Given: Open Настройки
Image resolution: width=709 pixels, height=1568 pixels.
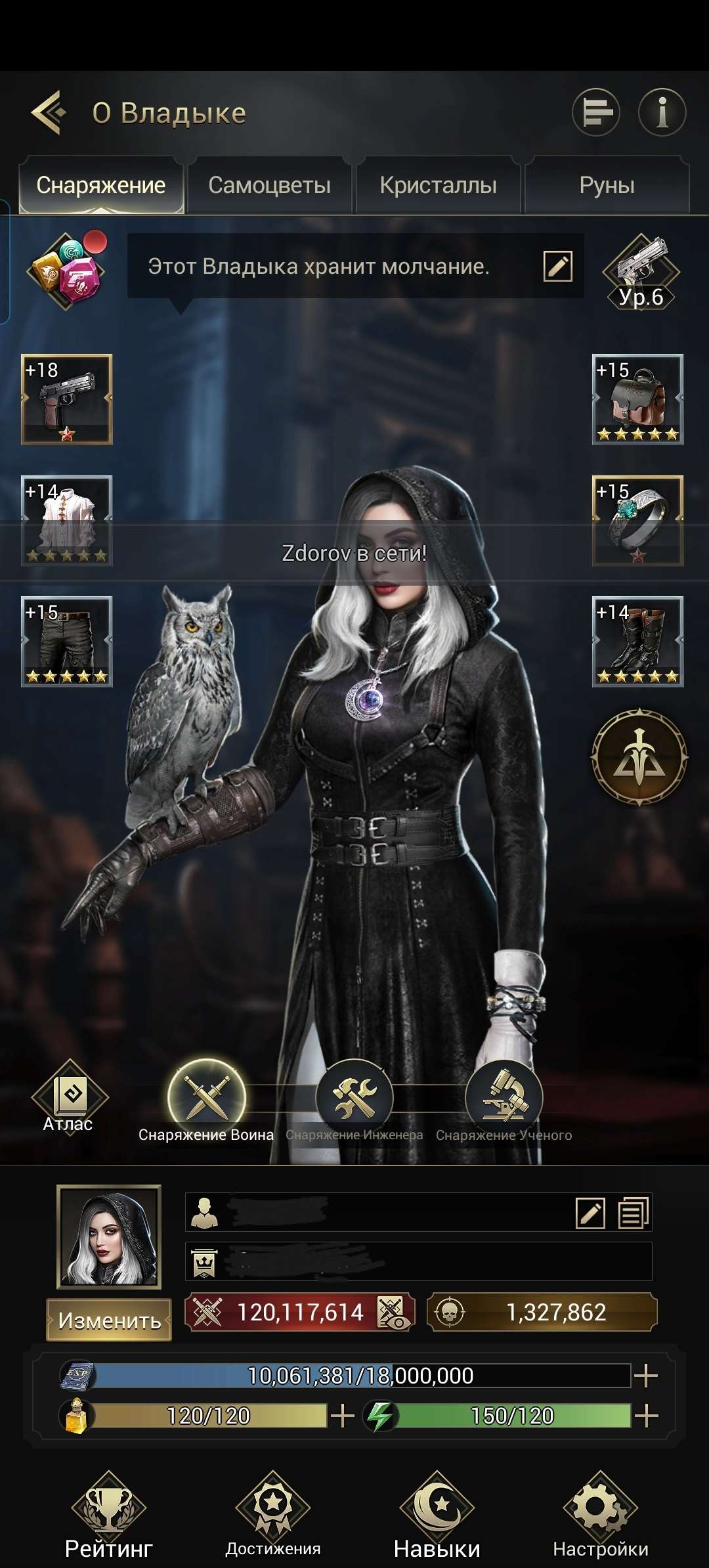Looking at the screenshot, I should pyautogui.click(x=600, y=1514).
